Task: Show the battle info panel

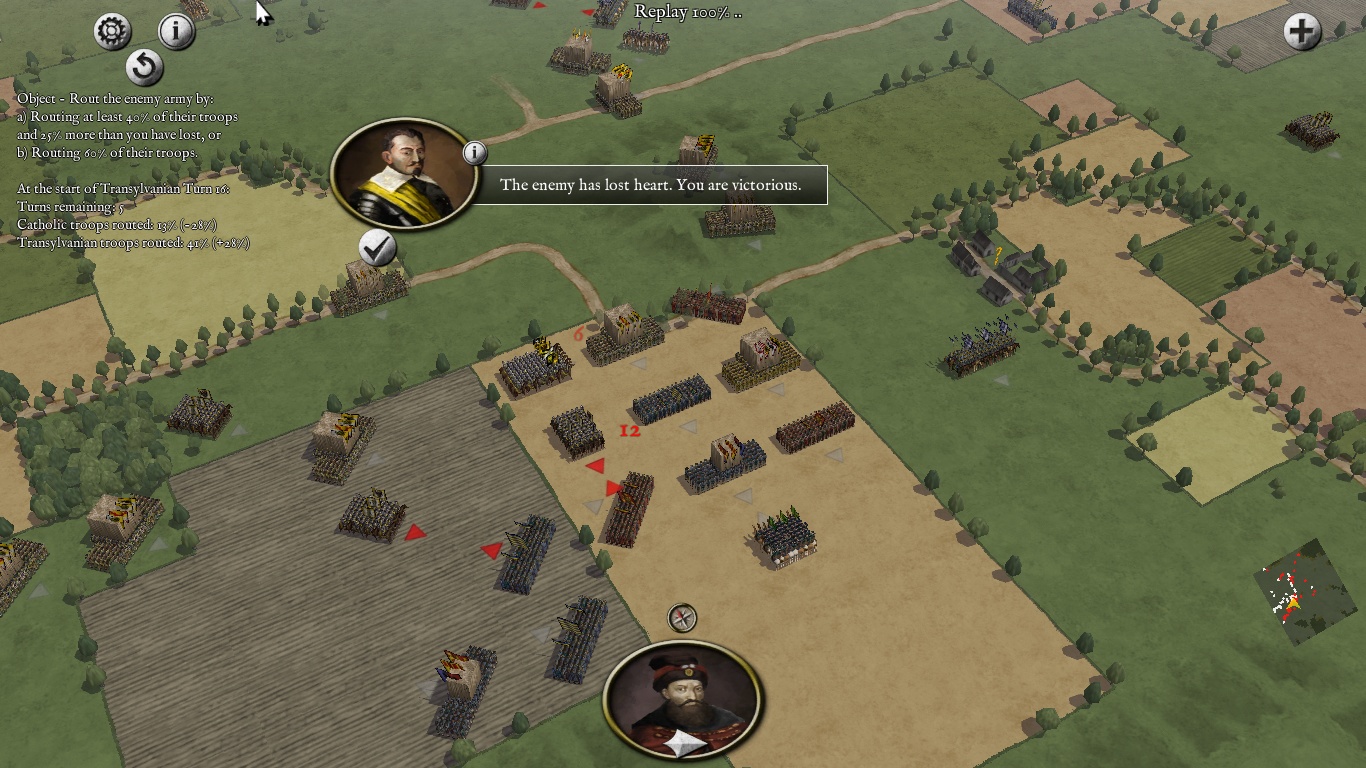Action: point(176,31)
